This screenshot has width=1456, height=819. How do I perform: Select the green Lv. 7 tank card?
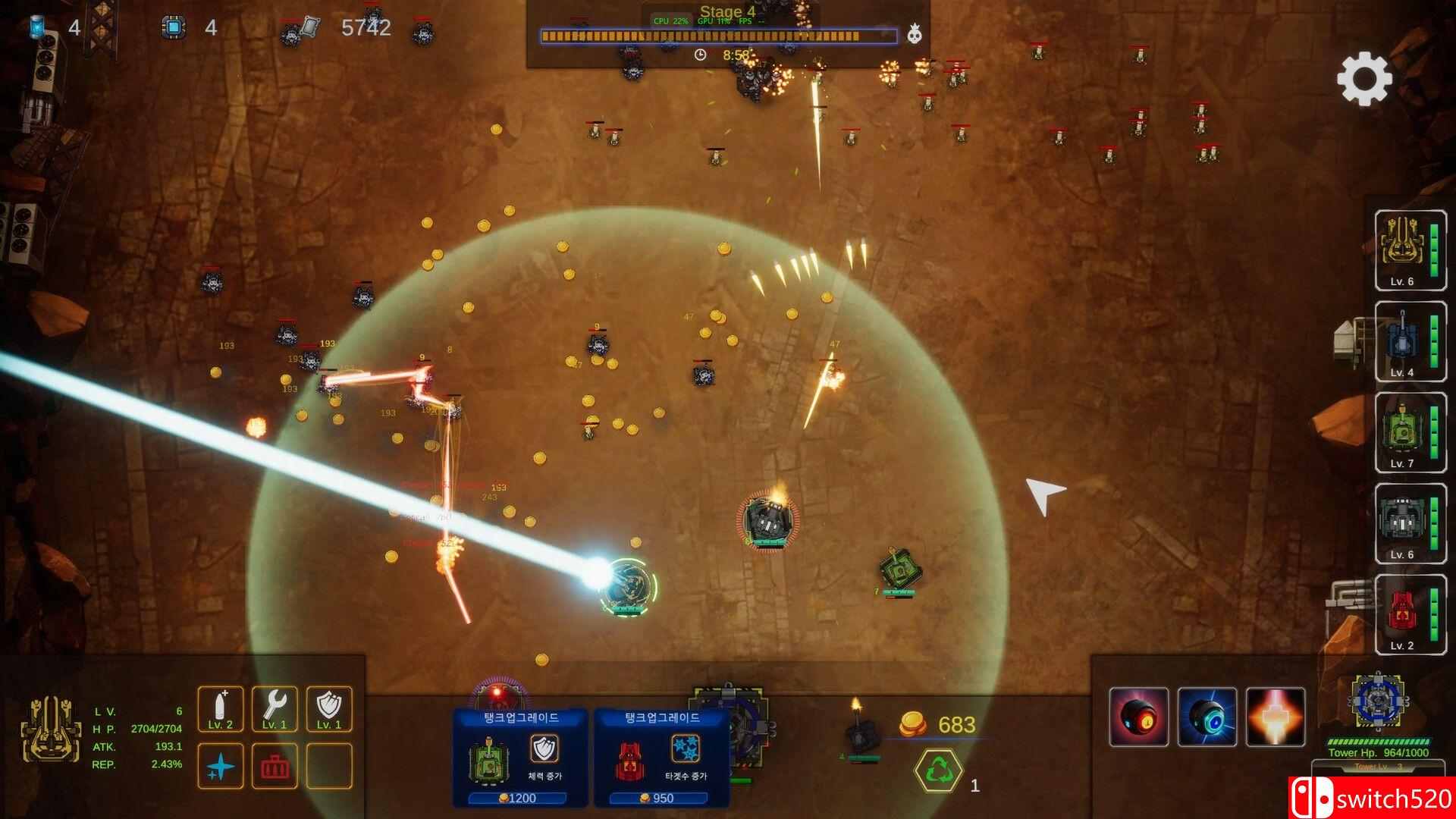click(x=1410, y=432)
